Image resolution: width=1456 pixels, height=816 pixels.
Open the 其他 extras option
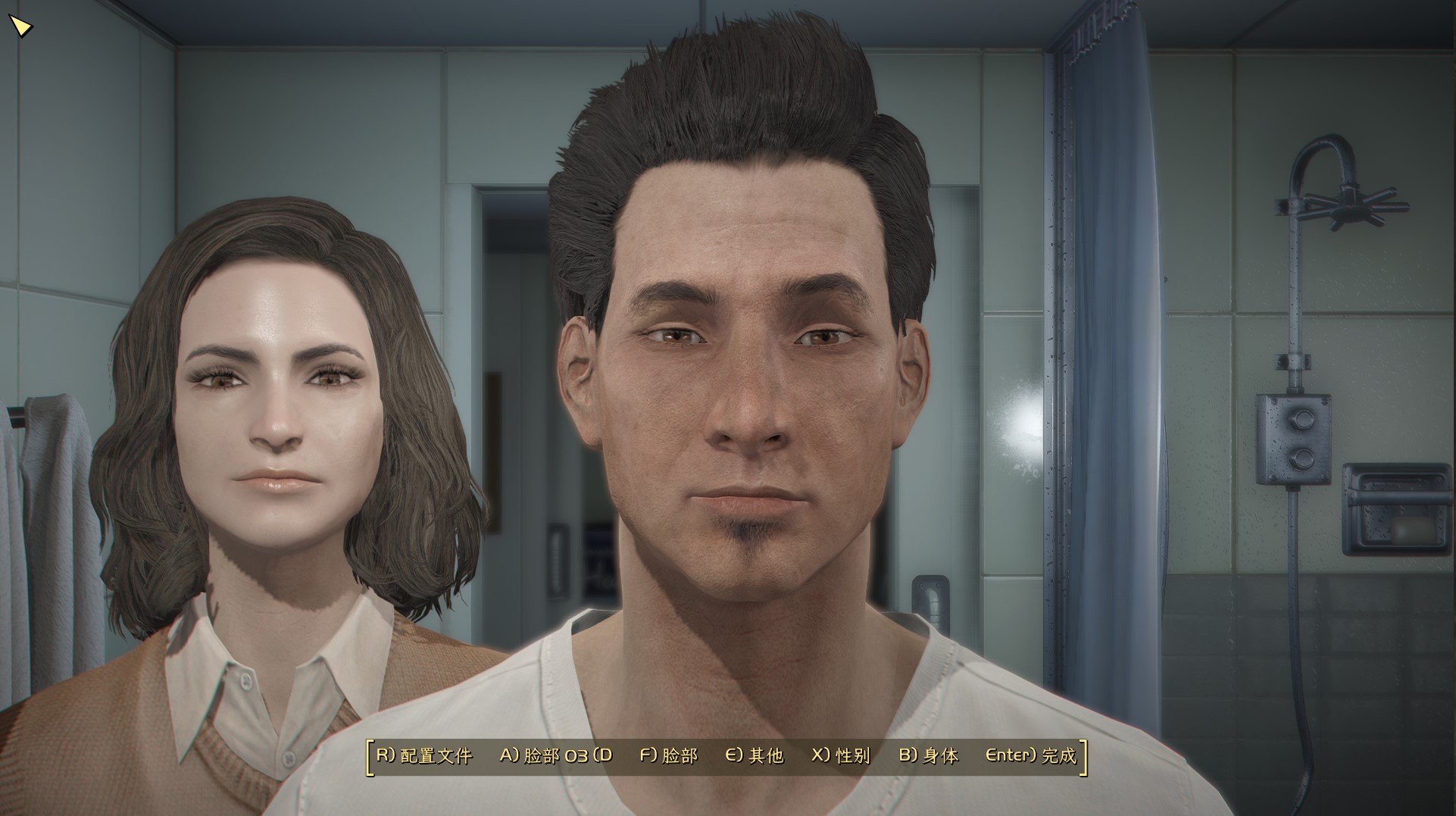pyautogui.click(x=755, y=755)
